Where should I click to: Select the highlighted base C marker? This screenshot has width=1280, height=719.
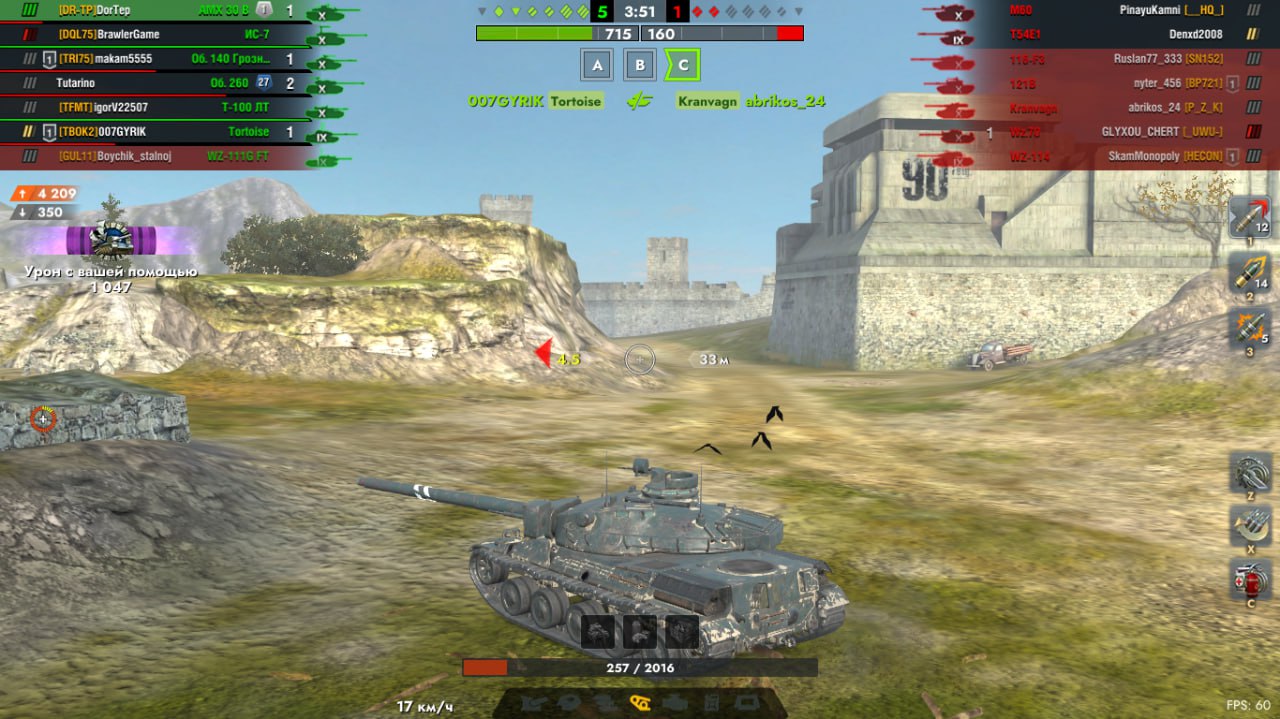[x=683, y=66]
